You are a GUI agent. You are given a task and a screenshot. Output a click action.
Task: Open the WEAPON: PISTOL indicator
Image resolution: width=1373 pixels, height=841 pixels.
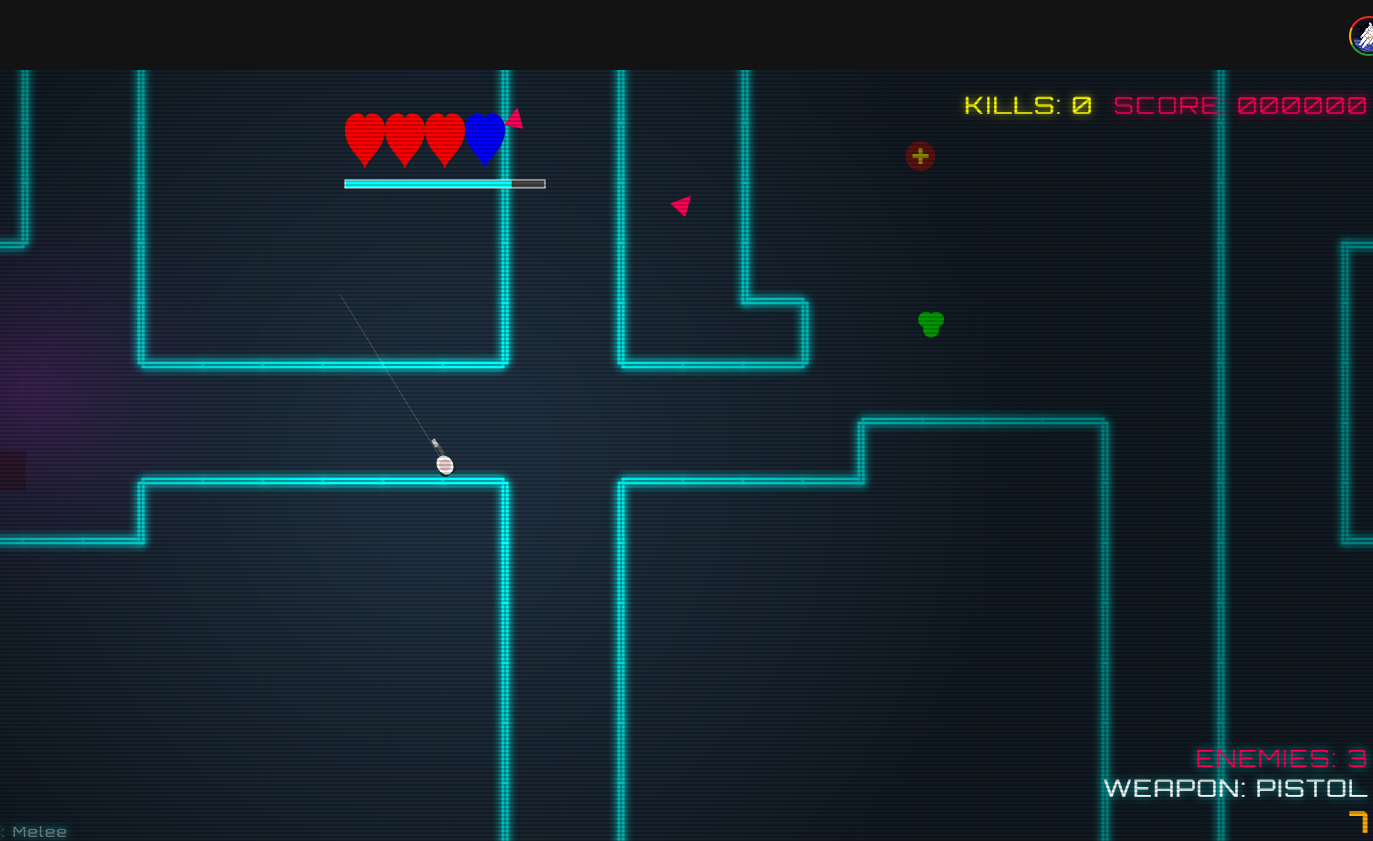(1236, 789)
